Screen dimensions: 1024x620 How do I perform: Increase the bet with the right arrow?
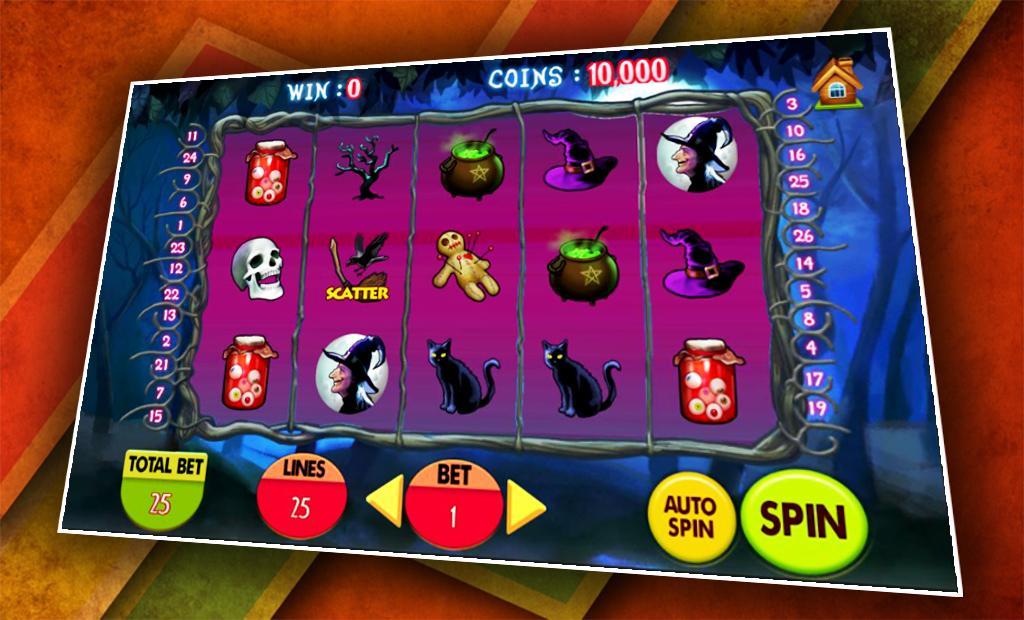pos(525,507)
